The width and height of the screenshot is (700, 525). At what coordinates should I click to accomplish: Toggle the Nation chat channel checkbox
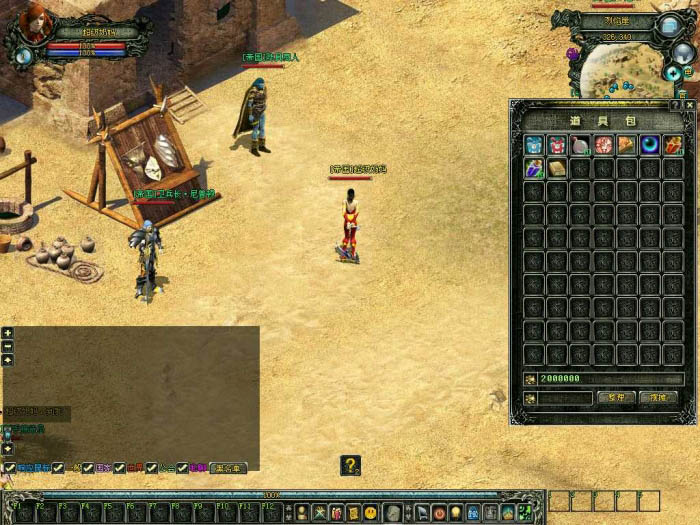pyautogui.click(x=87, y=468)
